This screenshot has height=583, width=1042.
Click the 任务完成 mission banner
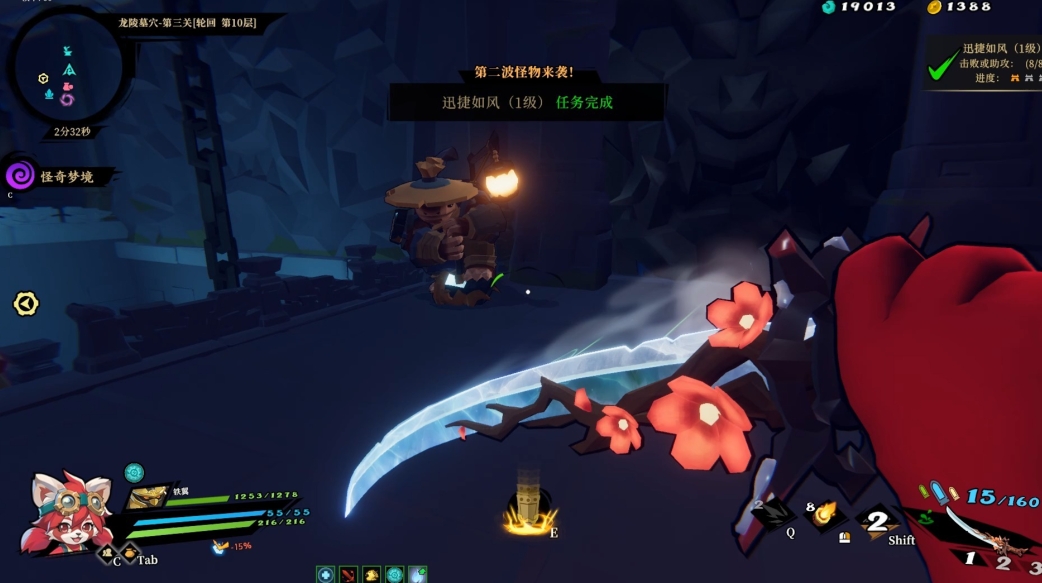[x=527, y=102]
